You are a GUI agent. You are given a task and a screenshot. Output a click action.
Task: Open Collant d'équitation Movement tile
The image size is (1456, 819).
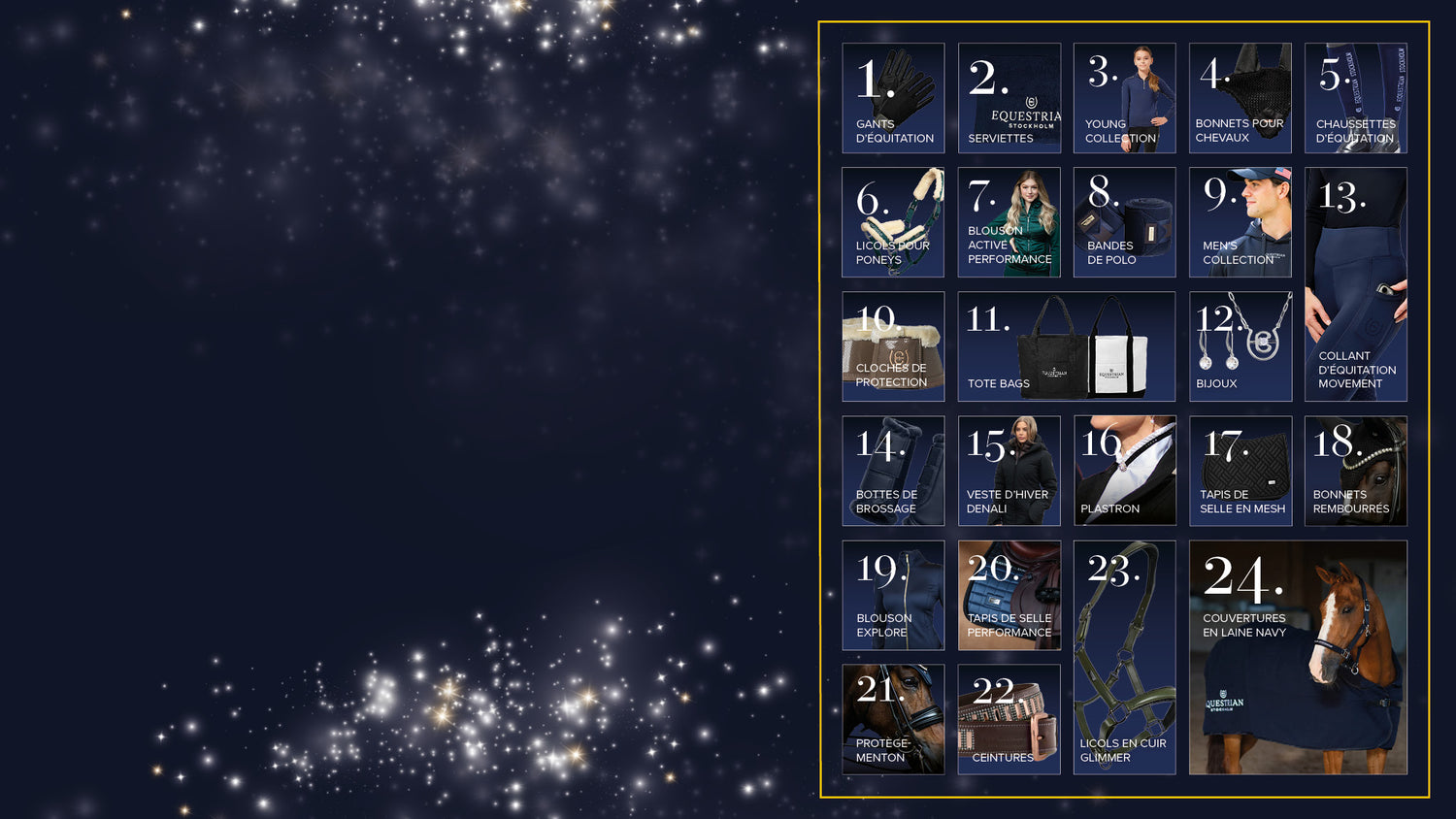click(x=1355, y=284)
